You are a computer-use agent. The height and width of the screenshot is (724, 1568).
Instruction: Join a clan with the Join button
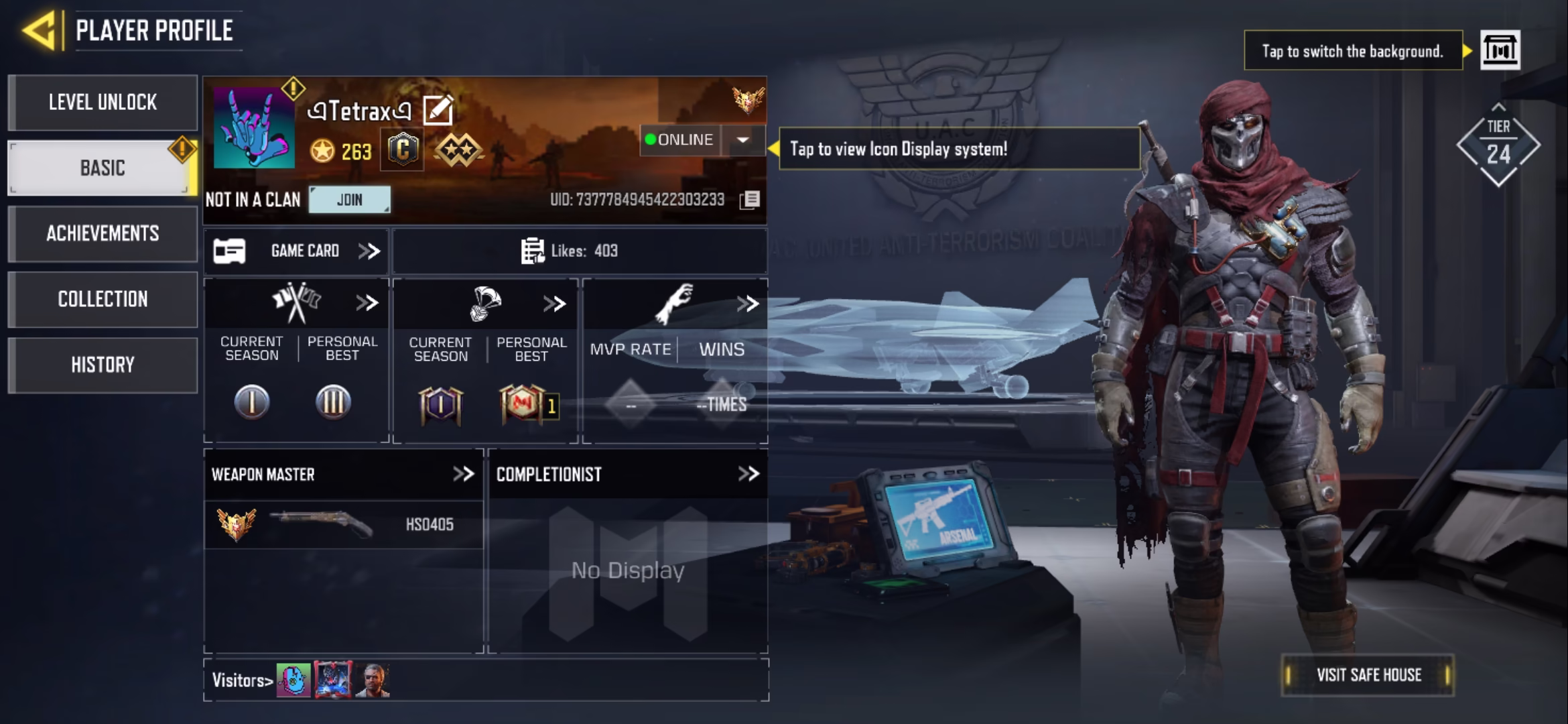coord(349,200)
